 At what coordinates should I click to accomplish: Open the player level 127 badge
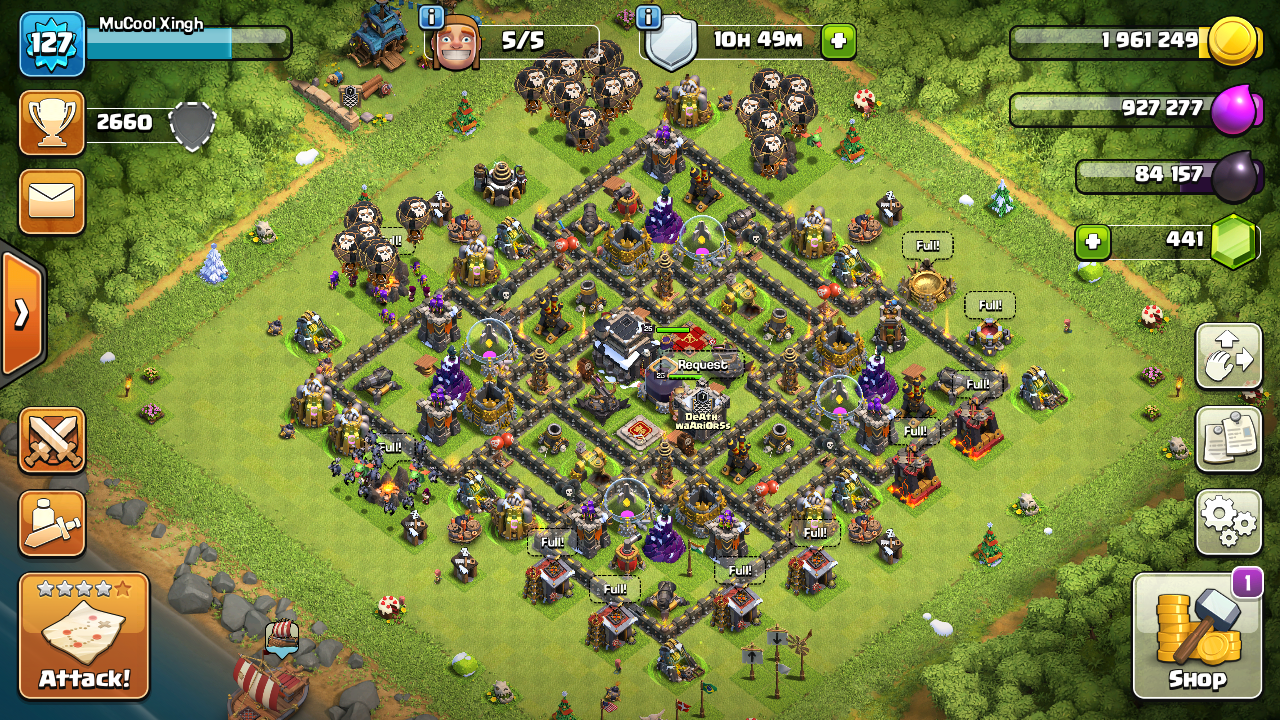pyautogui.click(x=52, y=44)
